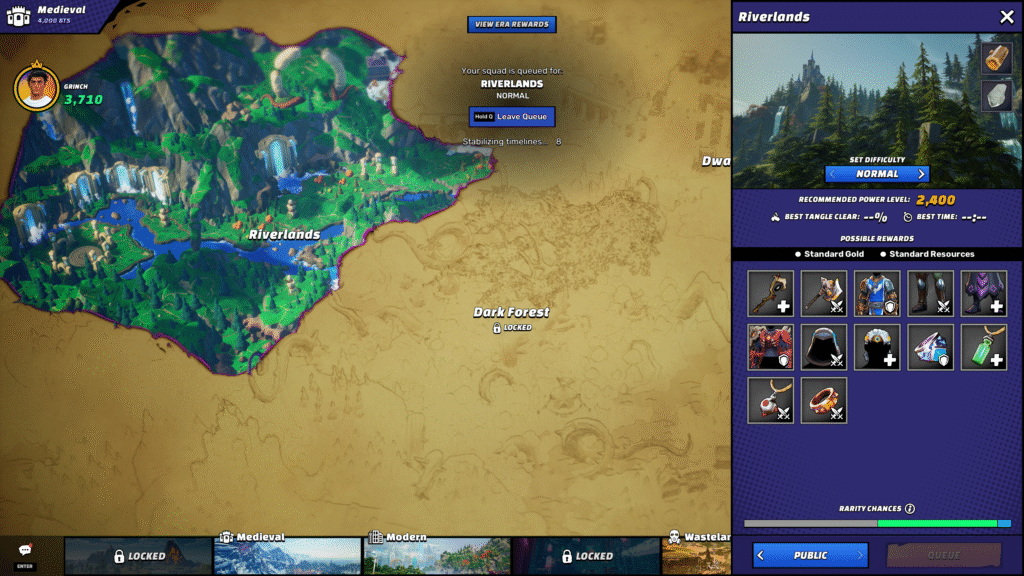This screenshot has width=1024, height=576.
Task: Lower difficulty with the left arrow beside Normal
Action: click(x=832, y=174)
